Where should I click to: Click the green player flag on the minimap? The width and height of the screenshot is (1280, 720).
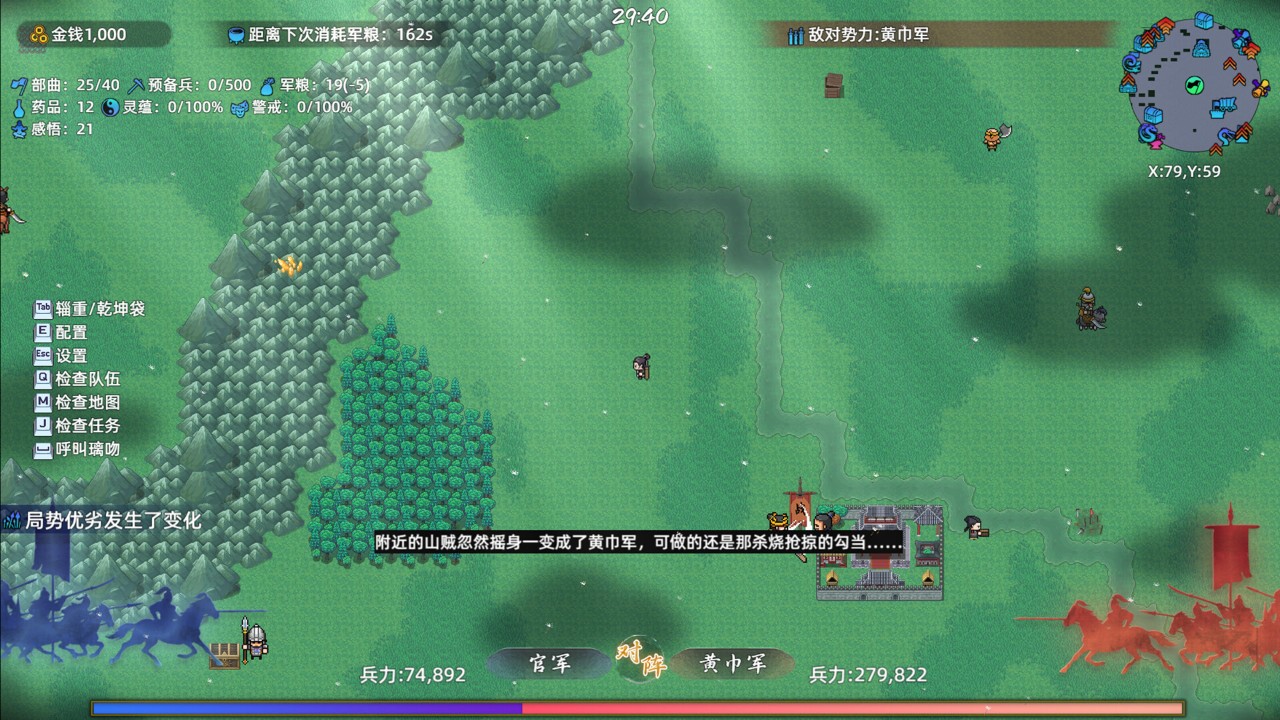(1194, 84)
